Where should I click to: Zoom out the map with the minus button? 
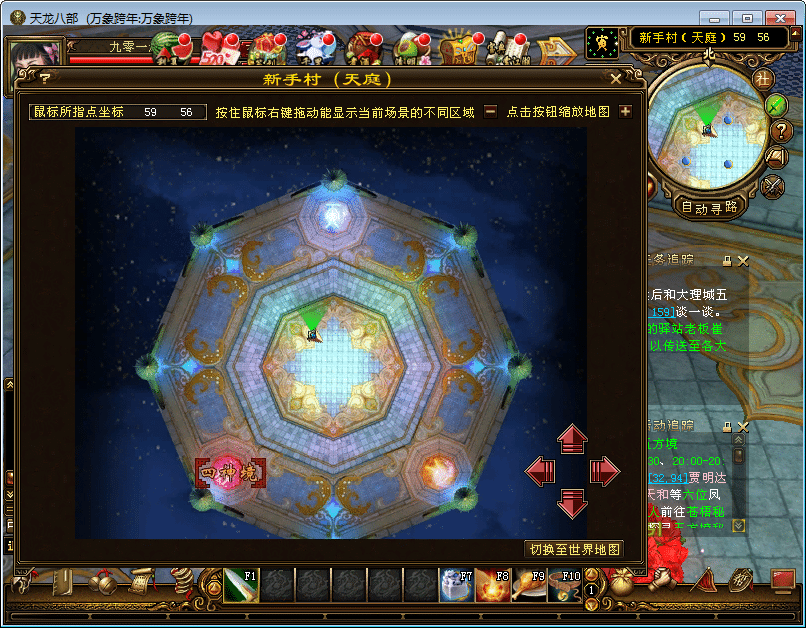[490, 112]
